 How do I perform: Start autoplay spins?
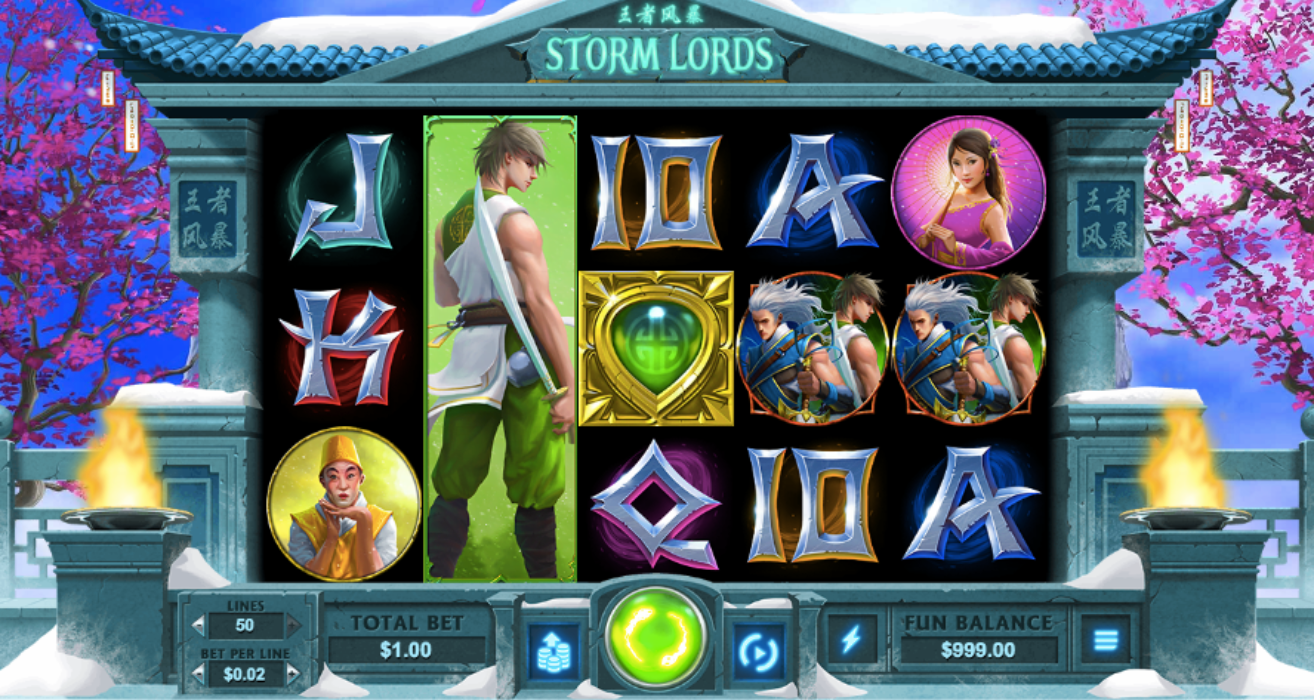[x=759, y=647]
